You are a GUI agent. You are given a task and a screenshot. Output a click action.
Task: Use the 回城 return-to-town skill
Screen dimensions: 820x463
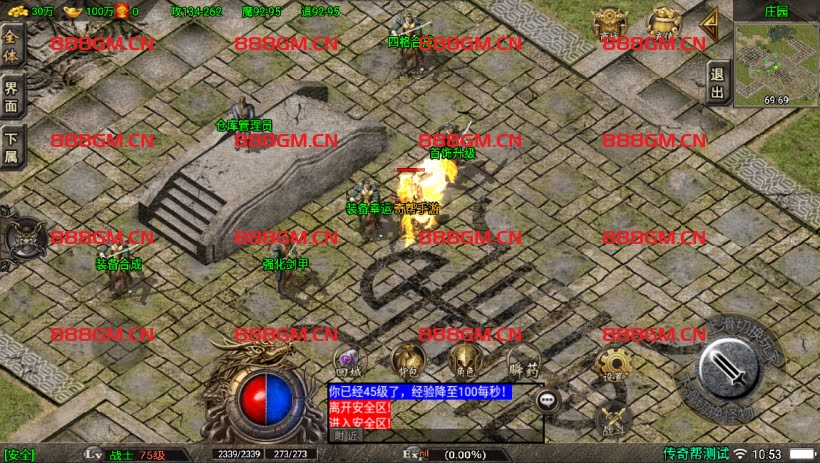tap(348, 360)
